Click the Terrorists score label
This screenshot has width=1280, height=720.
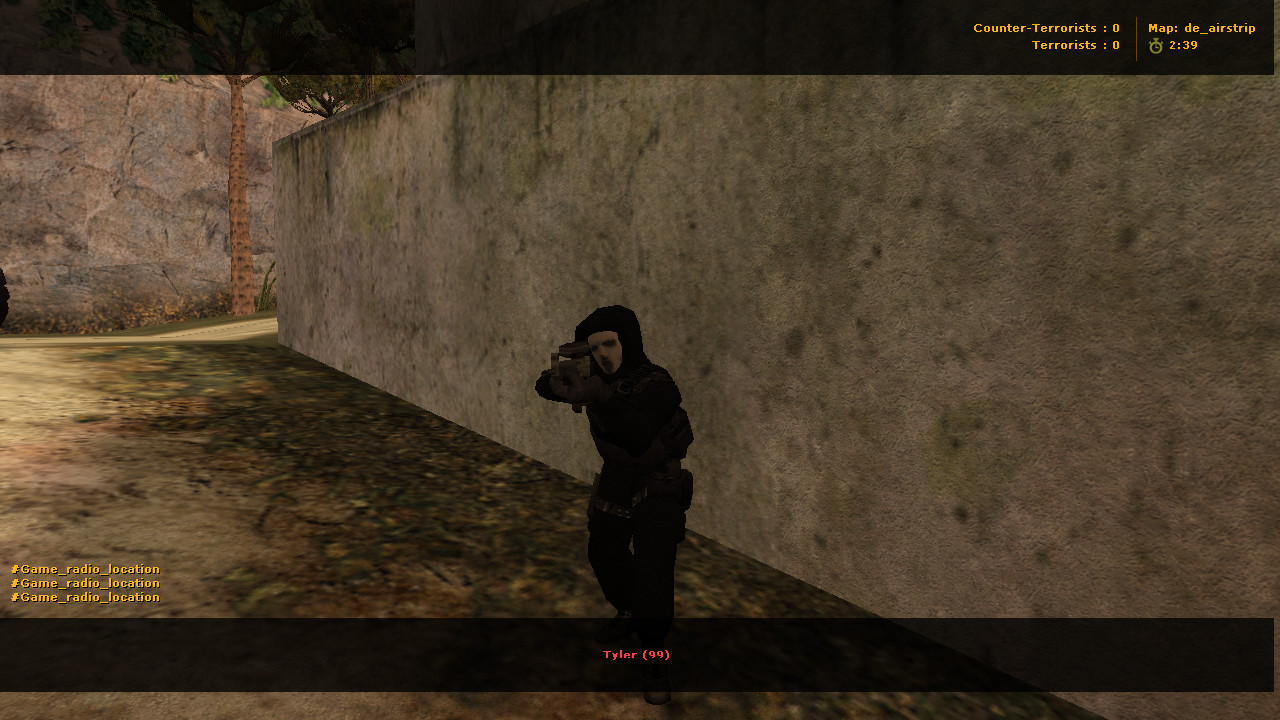pos(1075,45)
